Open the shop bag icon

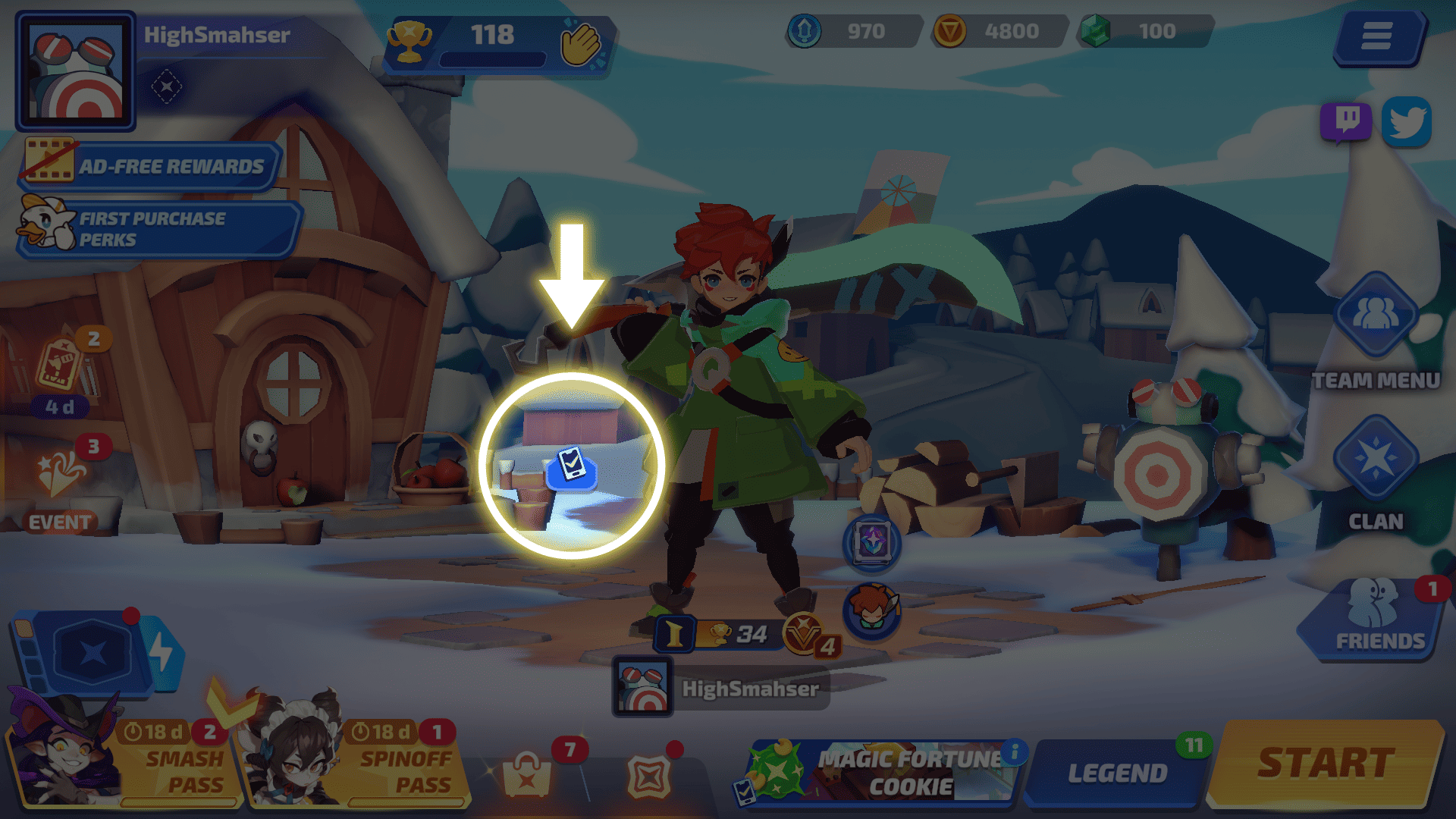527,775
